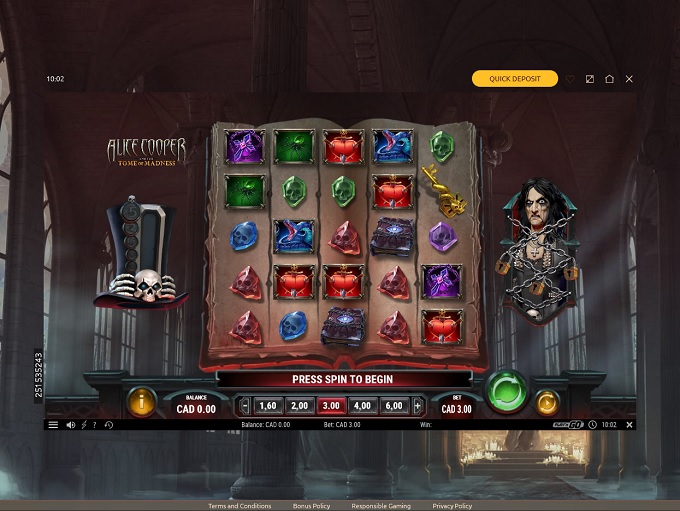This screenshot has width=680, height=511.
Task: Toggle the sound speaker icon
Action: (71, 425)
